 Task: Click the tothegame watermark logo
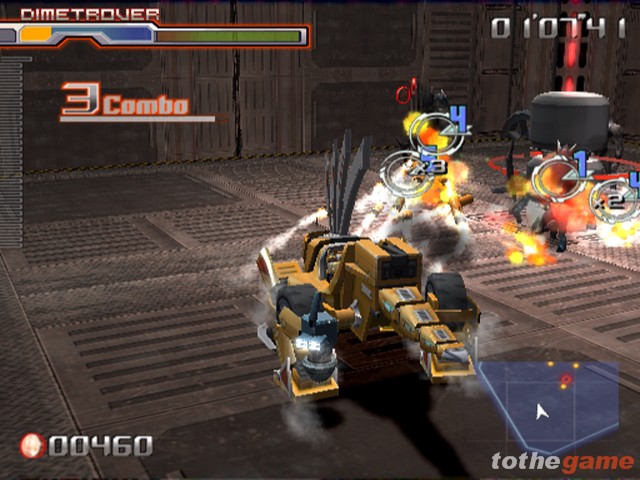[562, 461]
